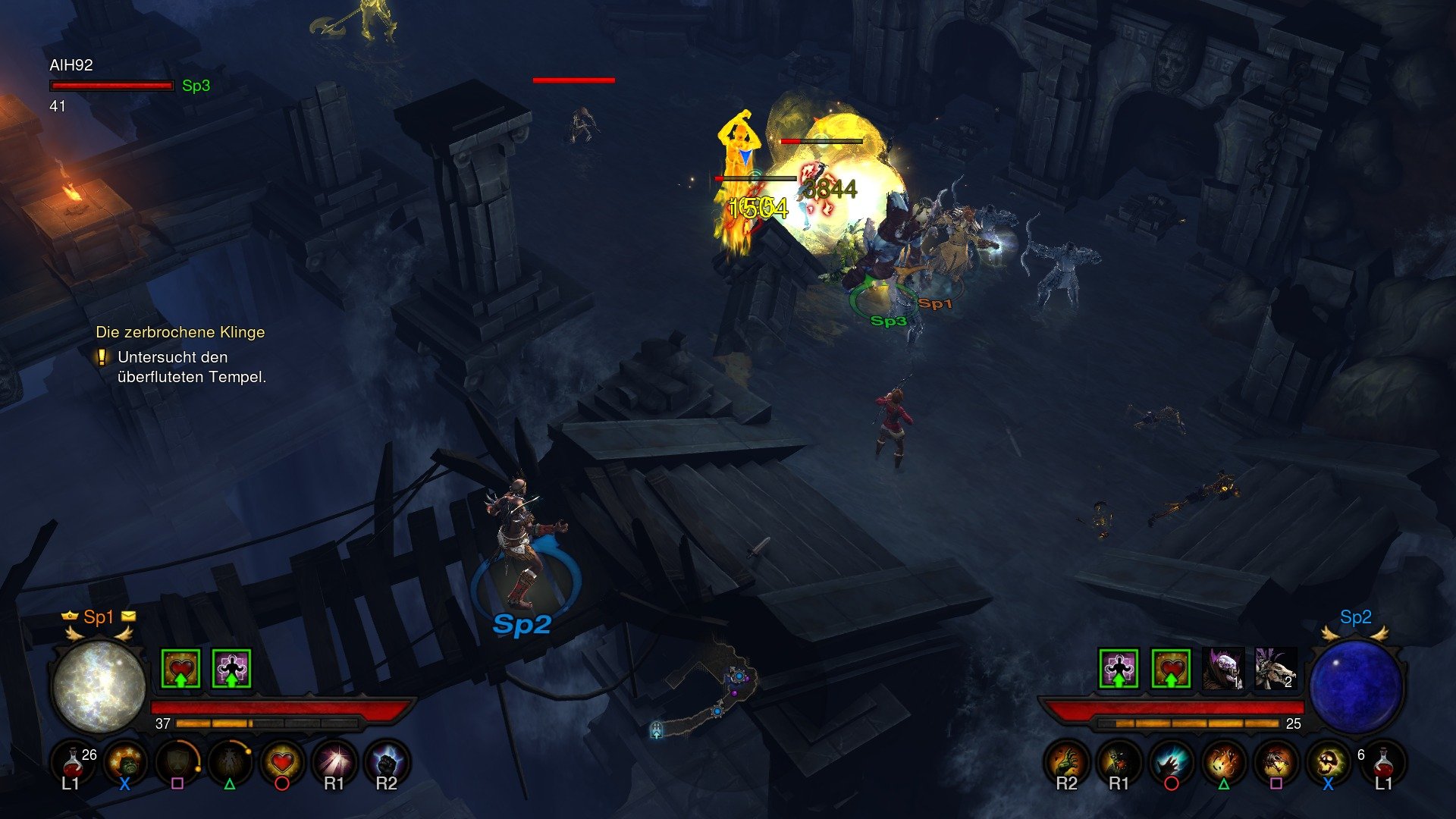Click quest title Die zerbrochene Klinge
1456x819 pixels.
coord(180,331)
